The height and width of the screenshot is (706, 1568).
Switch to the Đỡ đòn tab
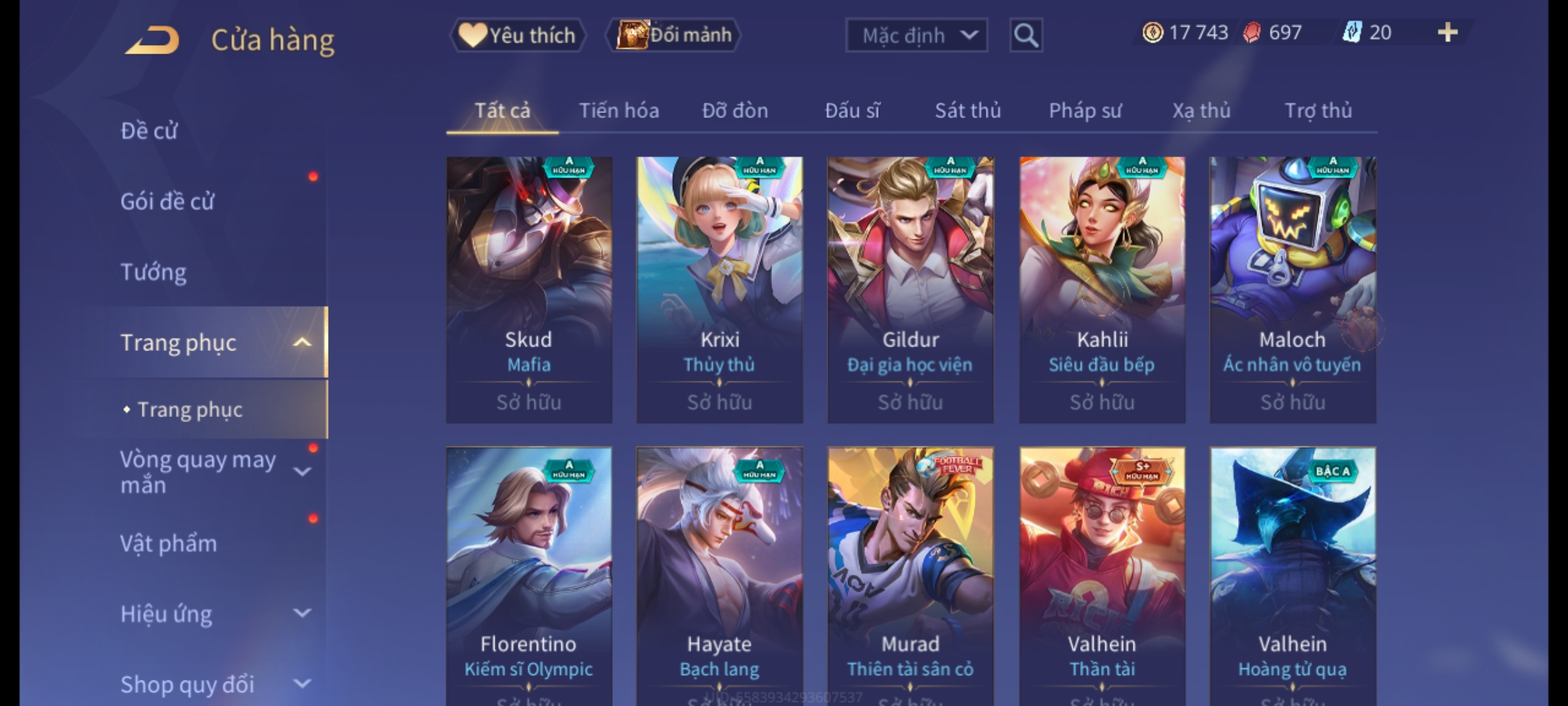(735, 110)
